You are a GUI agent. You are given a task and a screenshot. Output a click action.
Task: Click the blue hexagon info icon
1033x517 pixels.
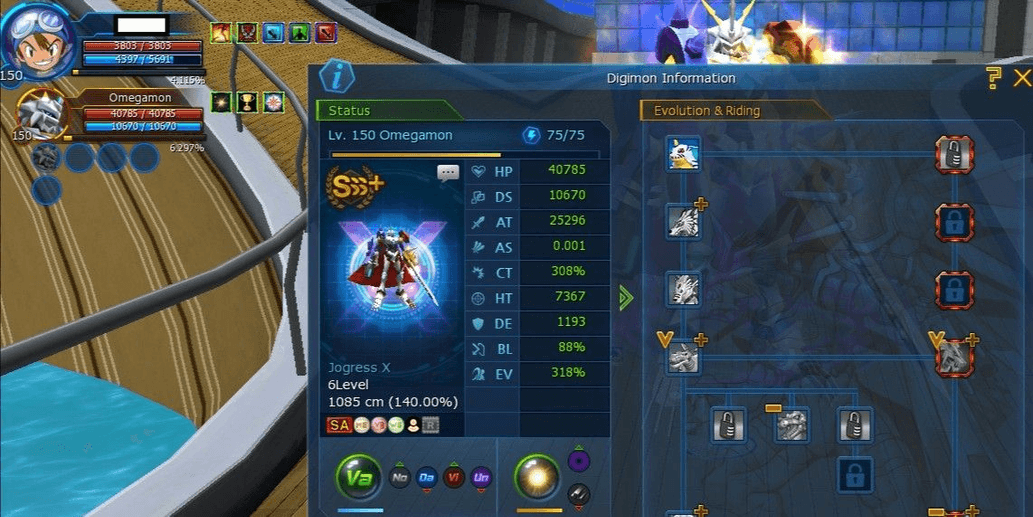(x=337, y=76)
